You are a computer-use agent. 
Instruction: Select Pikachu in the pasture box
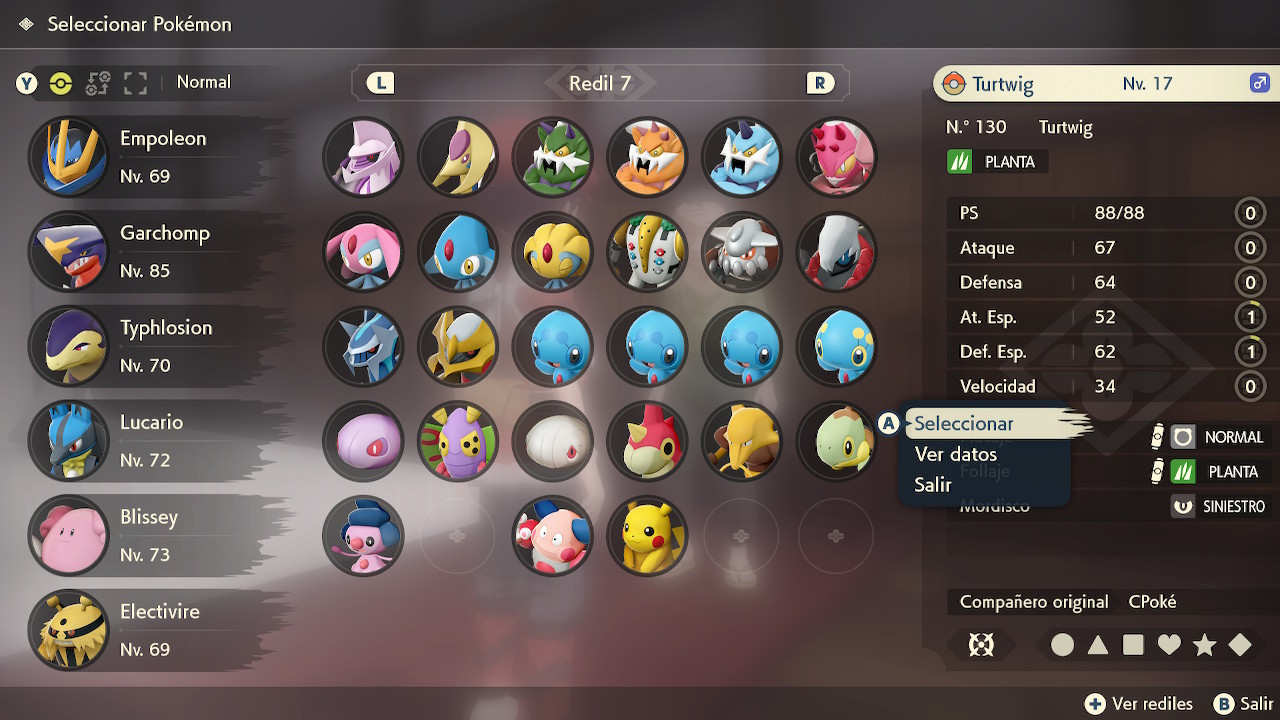pos(647,536)
